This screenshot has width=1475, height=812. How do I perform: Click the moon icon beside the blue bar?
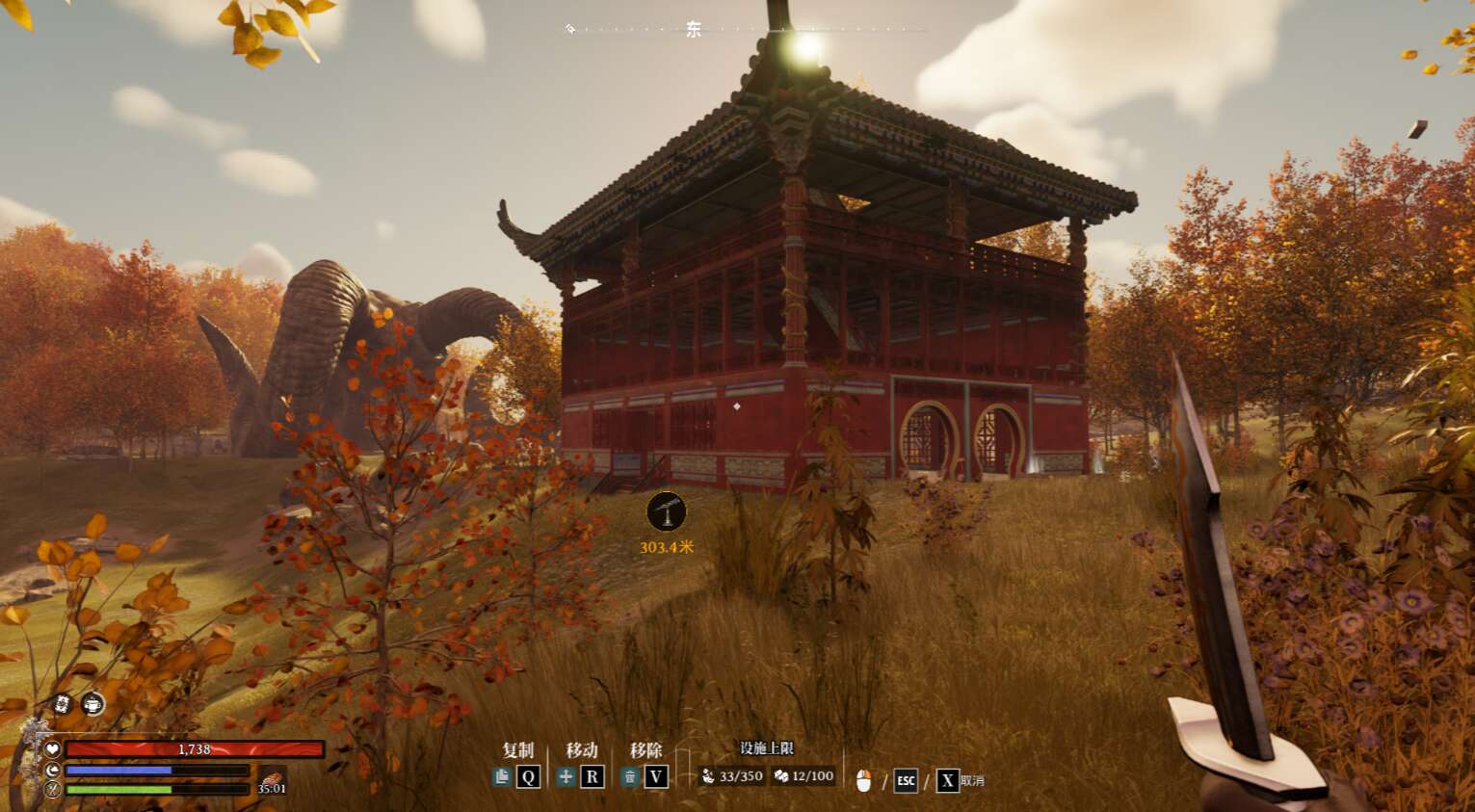click(x=53, y=770)
